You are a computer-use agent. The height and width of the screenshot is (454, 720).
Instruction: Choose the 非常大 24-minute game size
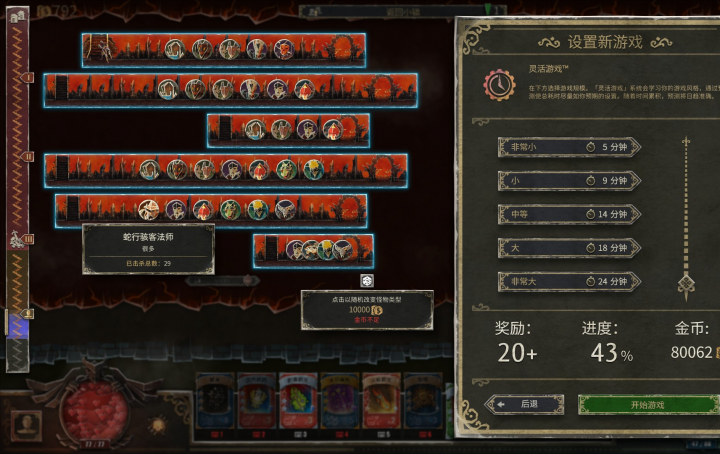(569, 282)
